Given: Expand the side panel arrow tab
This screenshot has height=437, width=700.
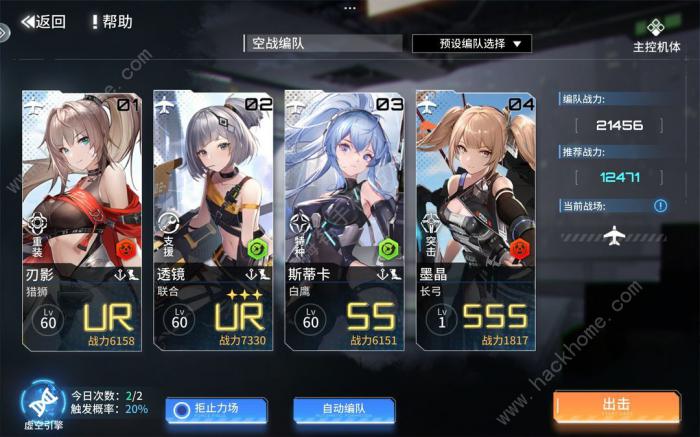Looking at the screenshot, I should pyautogui.click(x=4, y=31).
